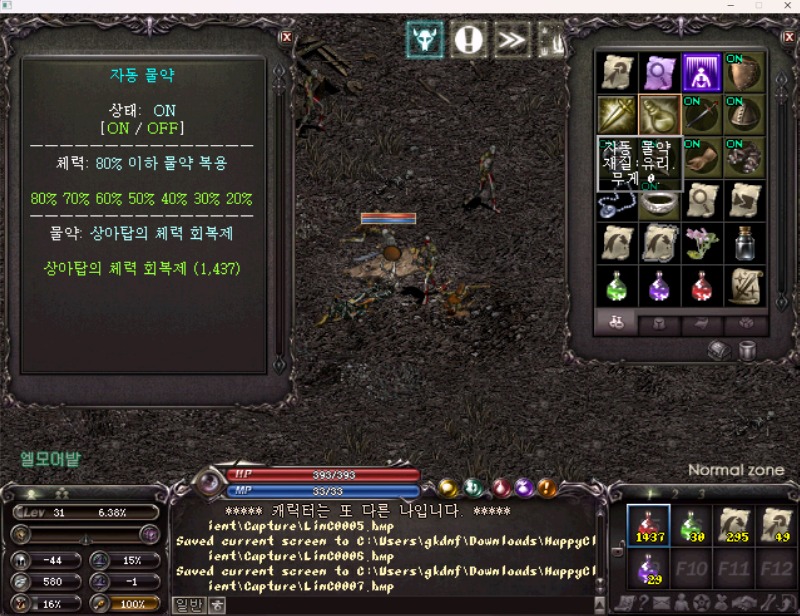Select the purple glowing figure item

[x=702, y=72]
